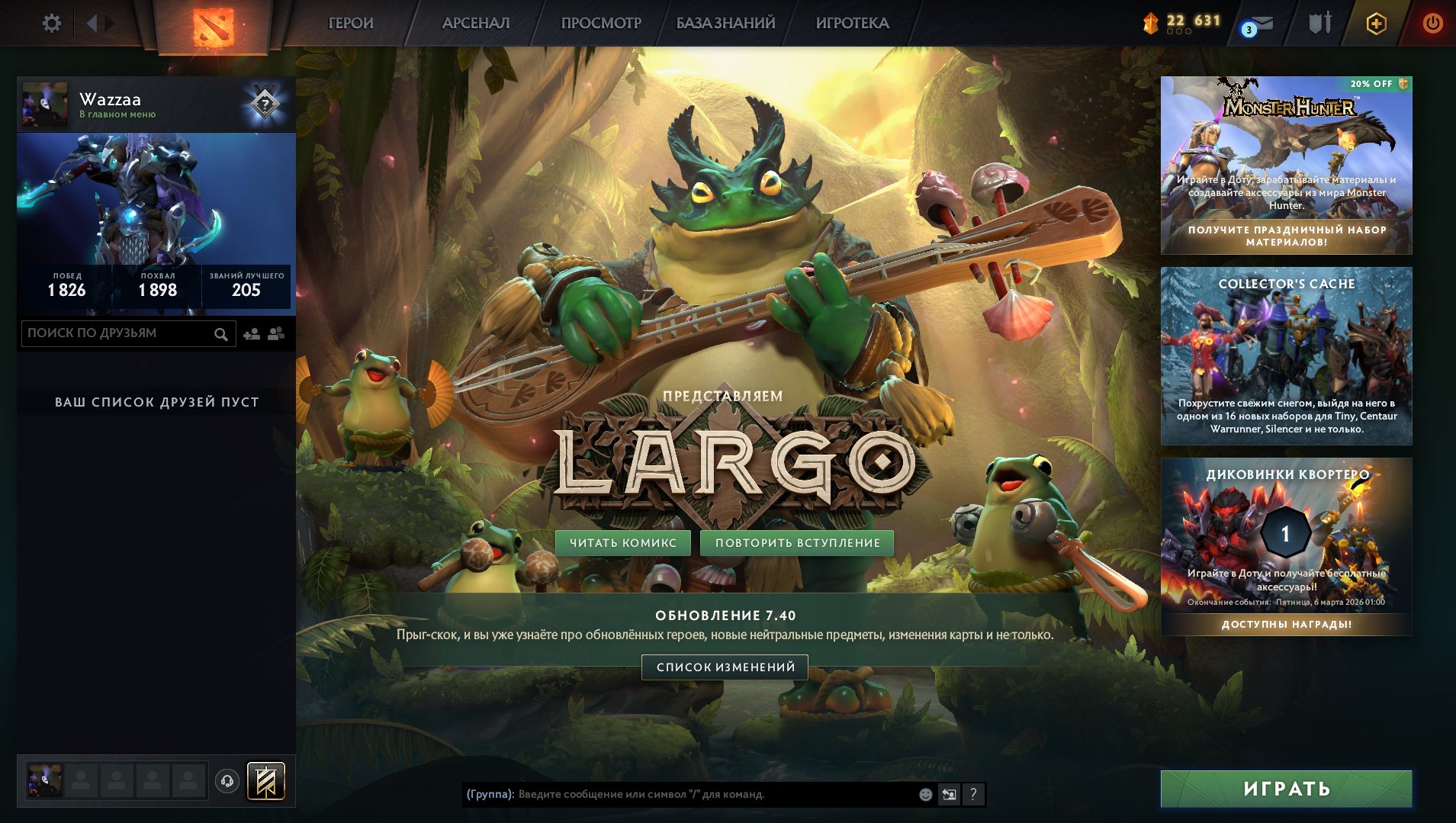Open the settings gear
The width and height of the screenshot is (1456, 823).
(50, 23)
